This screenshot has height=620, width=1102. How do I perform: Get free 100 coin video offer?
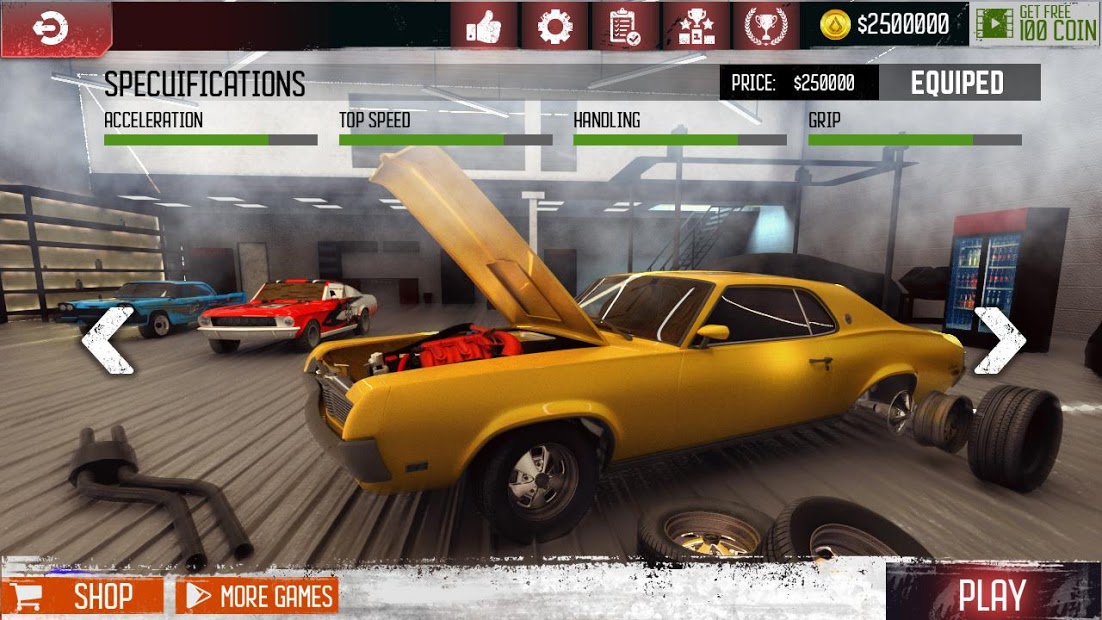[1036, 24]
